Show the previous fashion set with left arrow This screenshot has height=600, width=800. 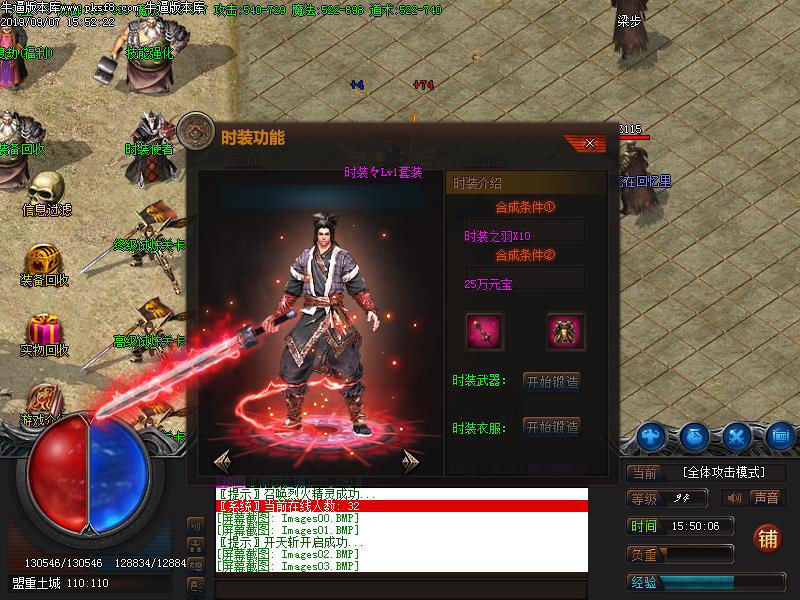coord(222,461)
